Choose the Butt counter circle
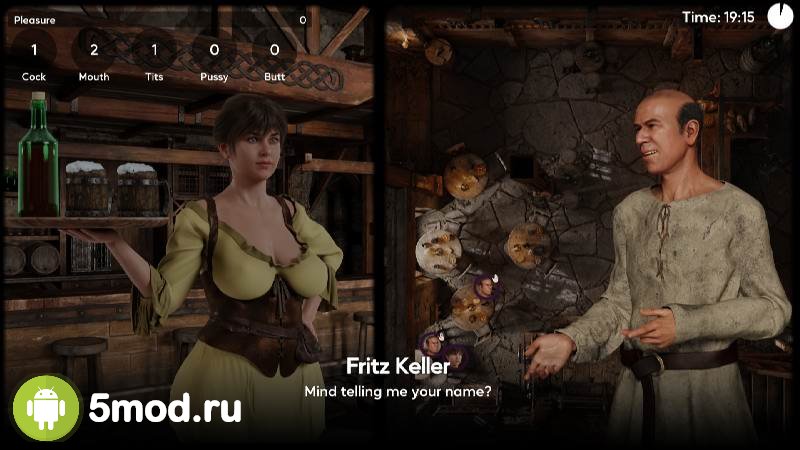Screen dimensions: 800x450 (x=274, y=49)
